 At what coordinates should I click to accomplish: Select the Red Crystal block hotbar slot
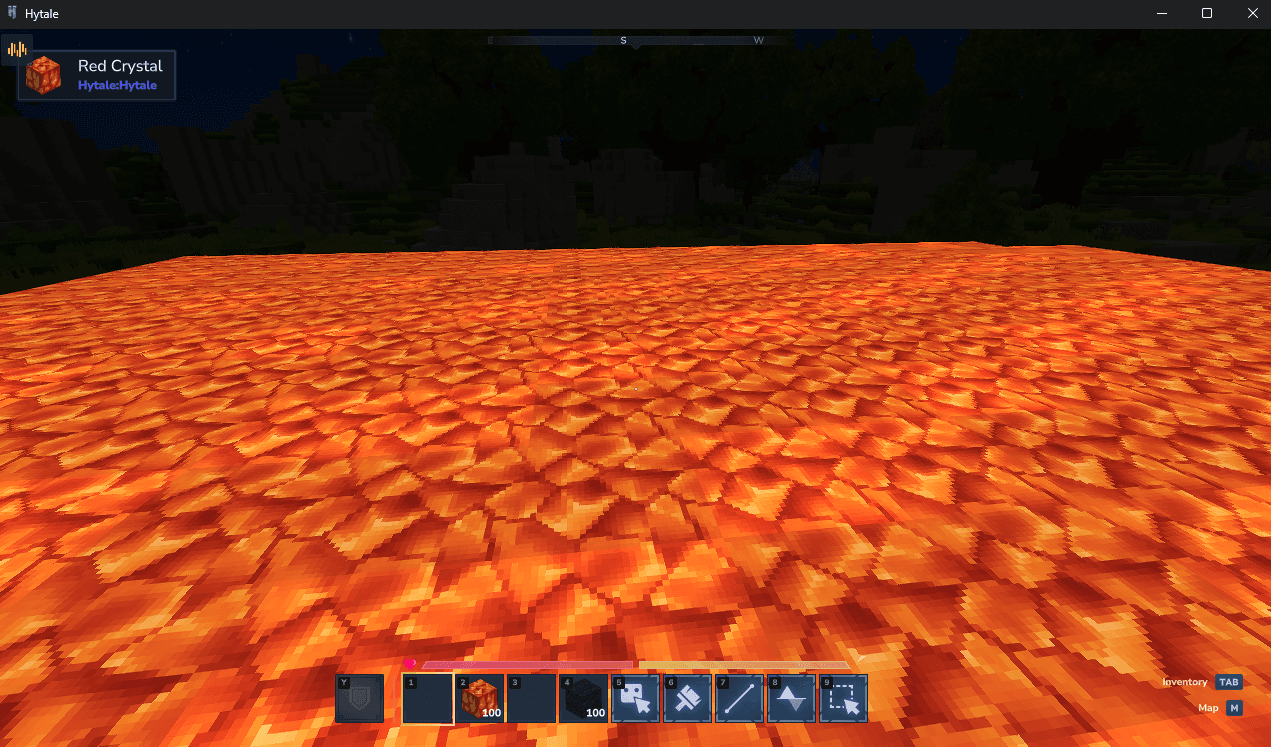(480, 698)
